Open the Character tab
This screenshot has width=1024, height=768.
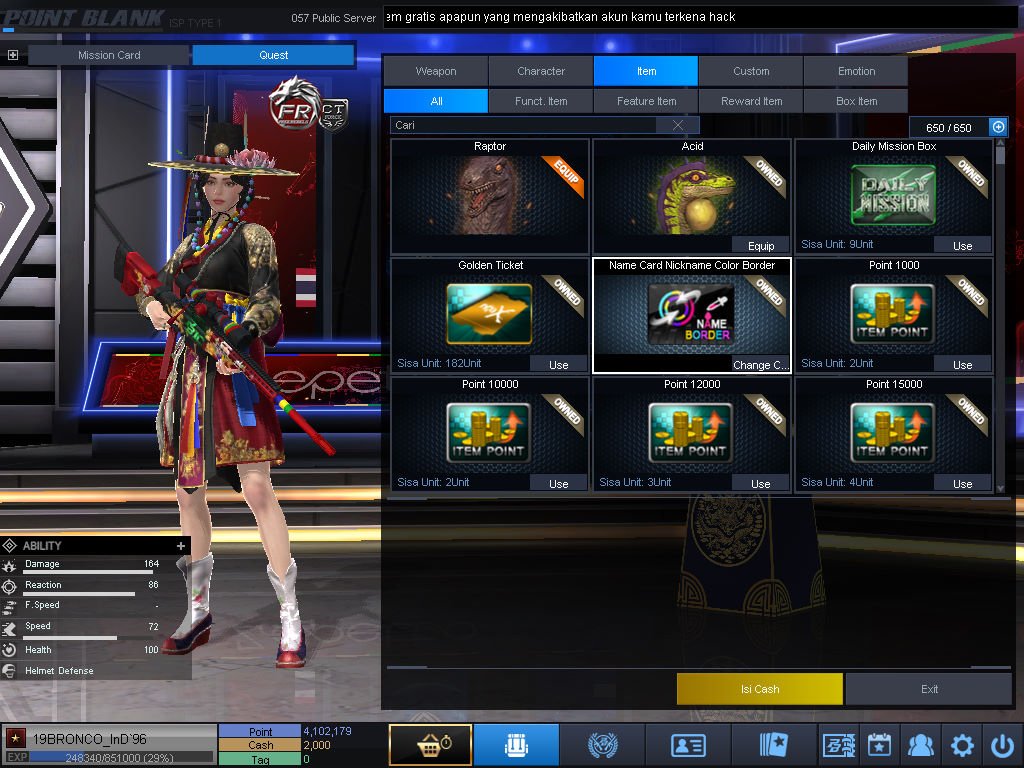541,71
